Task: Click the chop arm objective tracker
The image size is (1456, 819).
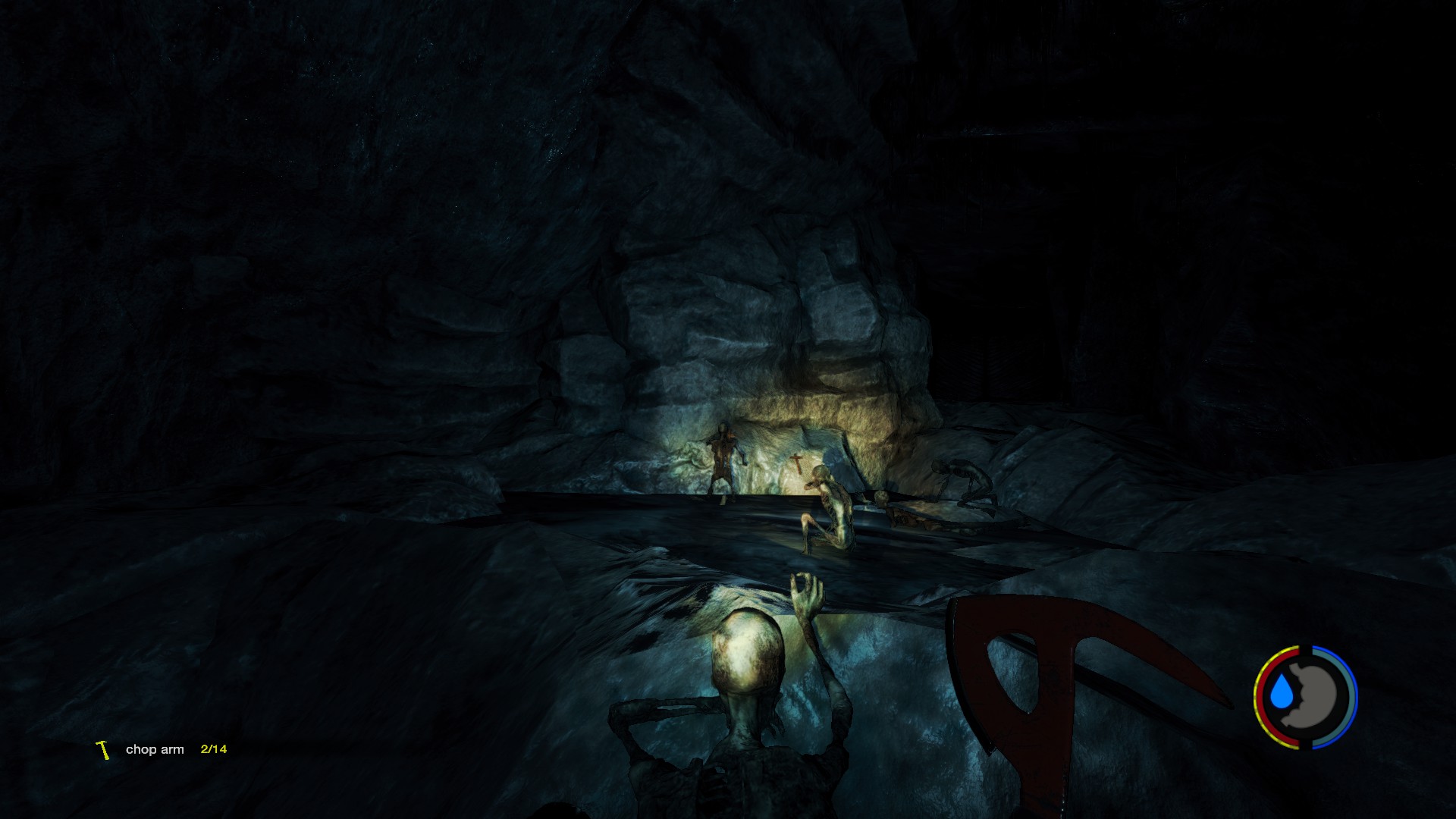Action: (x=155, y=749)
